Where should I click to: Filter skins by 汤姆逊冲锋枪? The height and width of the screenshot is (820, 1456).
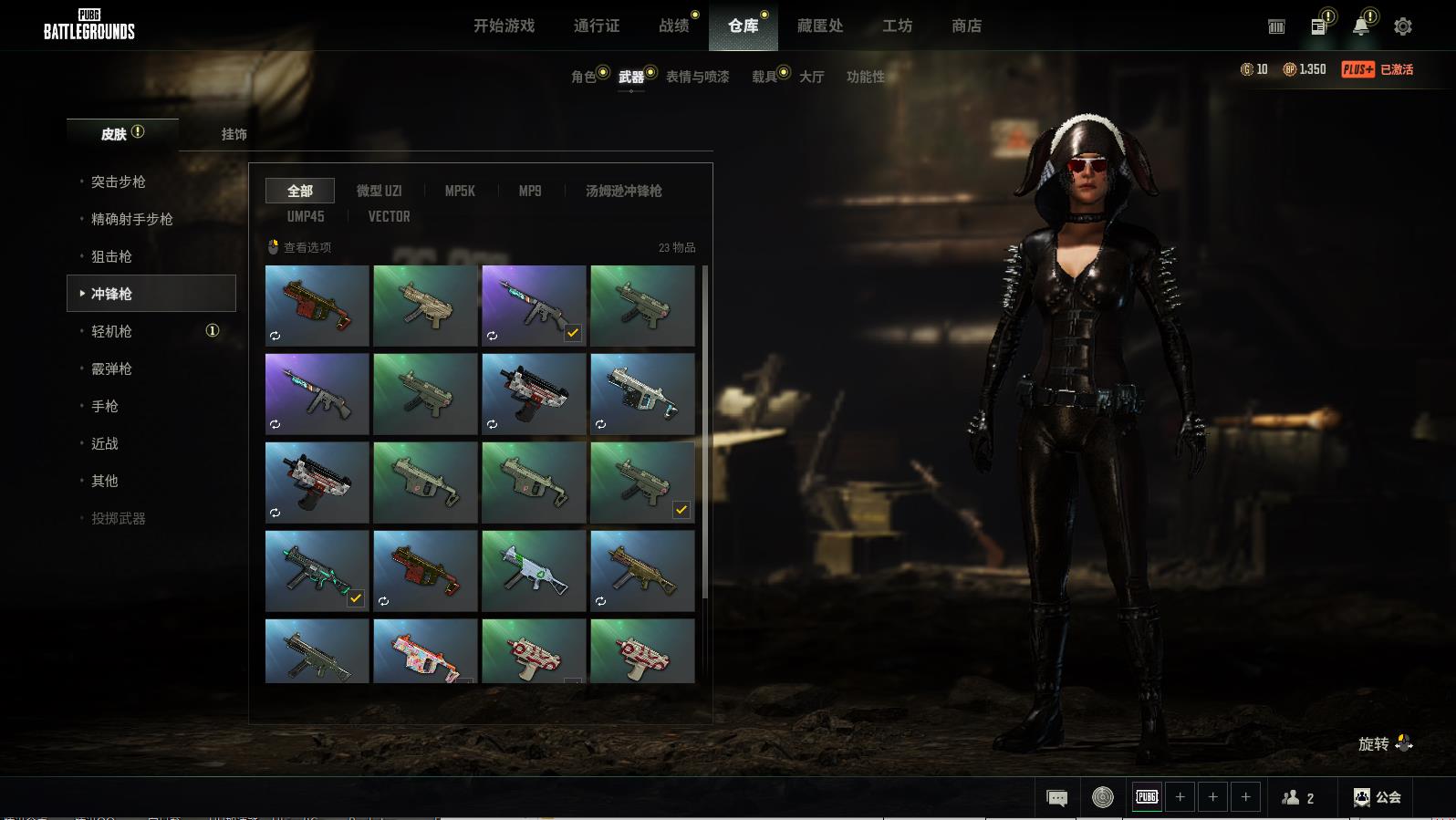623,191
